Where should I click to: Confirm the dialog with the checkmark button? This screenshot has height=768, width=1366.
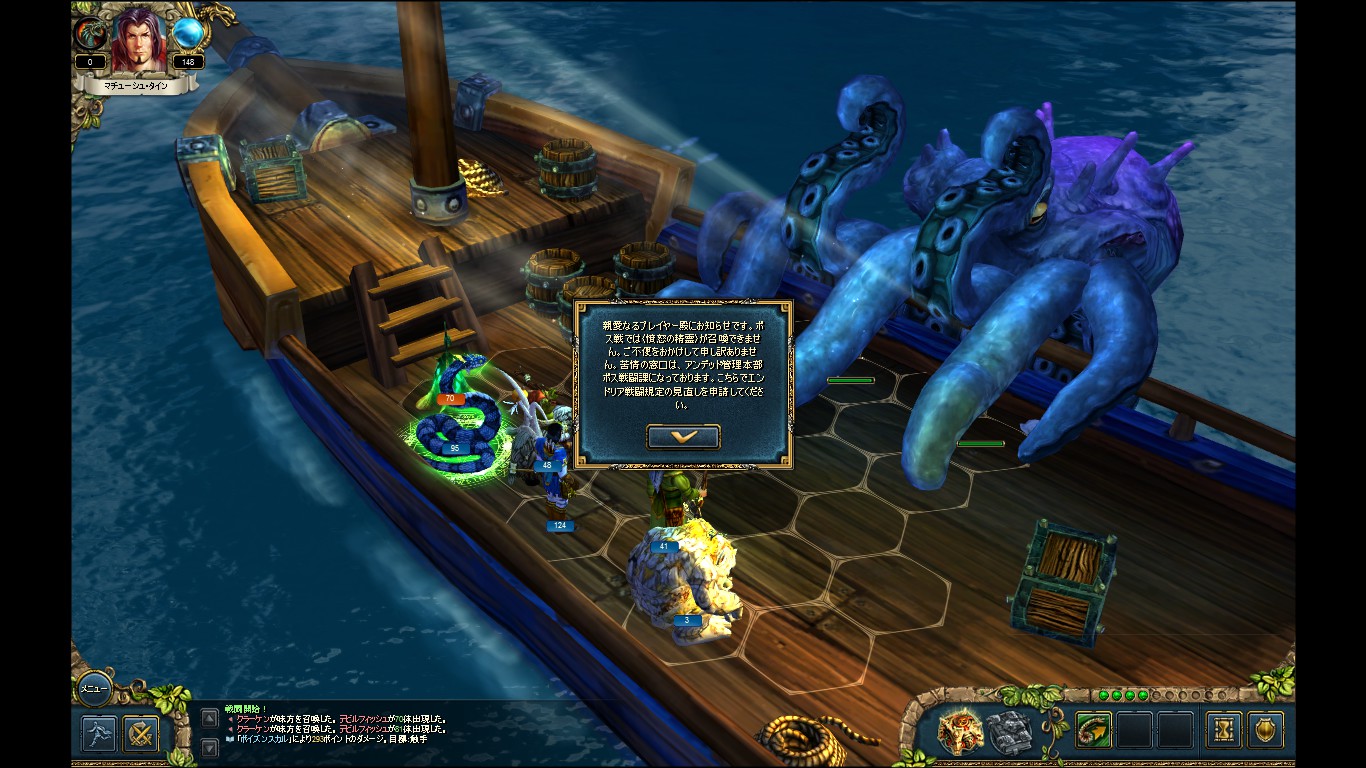click(x=683, y=437)
